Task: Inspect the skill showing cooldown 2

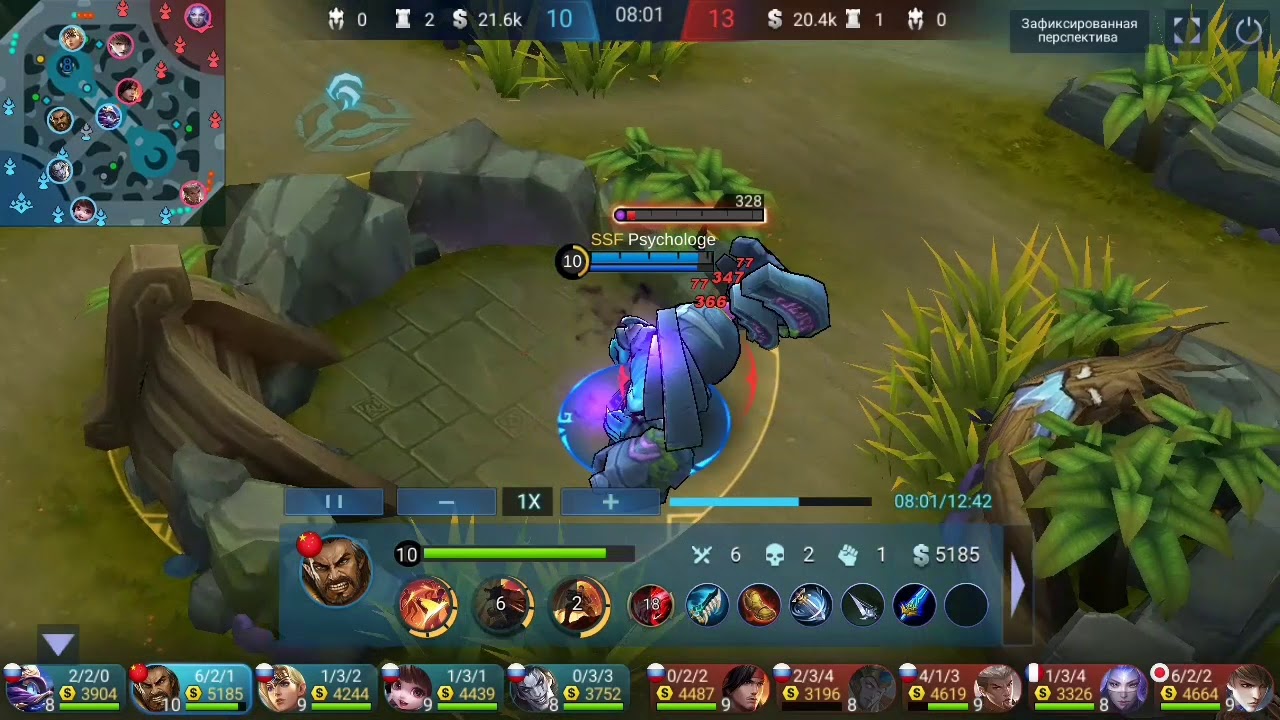Action: pos(578,605)
